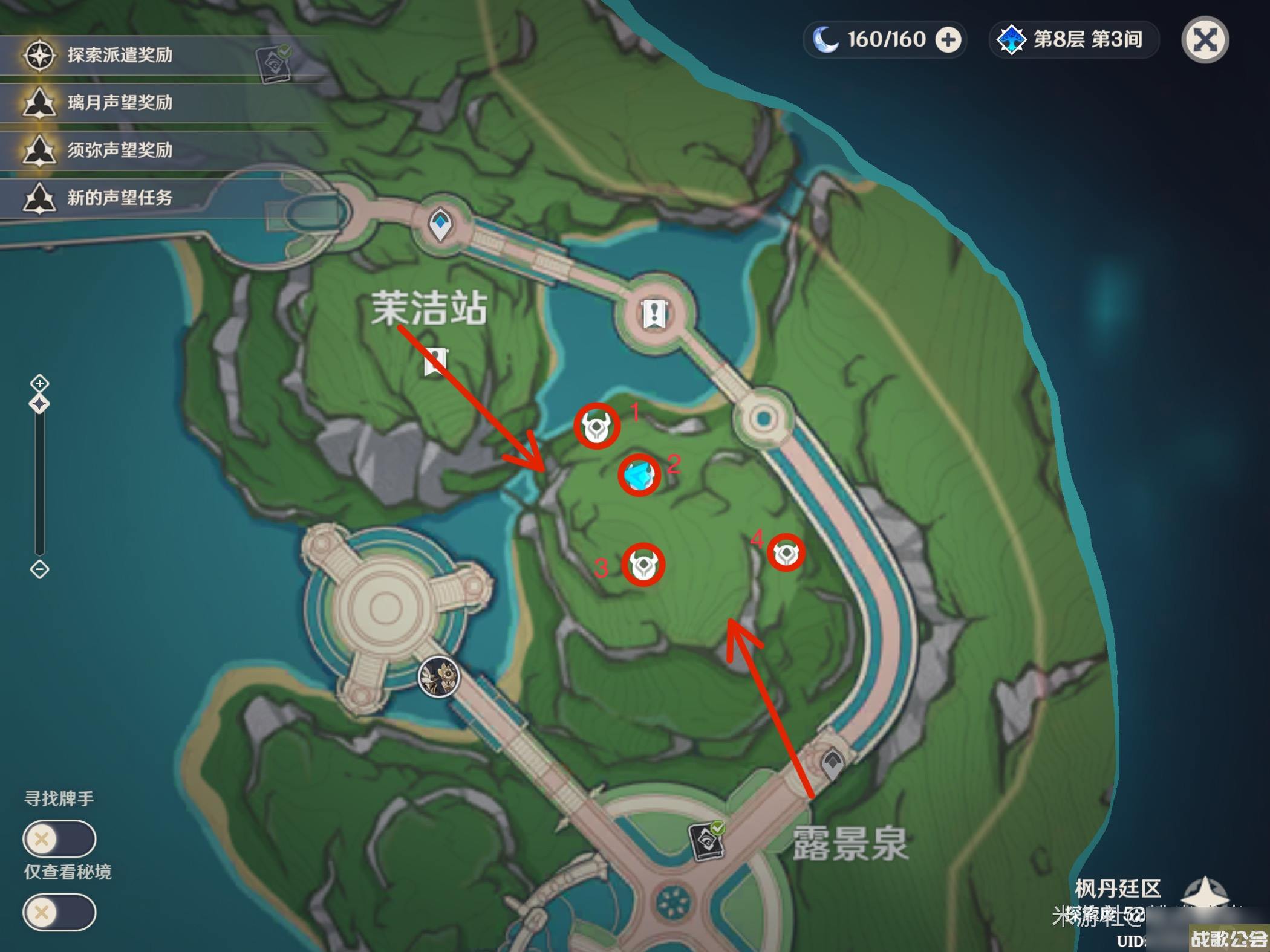Select enemy marker 1 on the map
The width and height of the screenshot is (1270, 952).
[597, 427]
